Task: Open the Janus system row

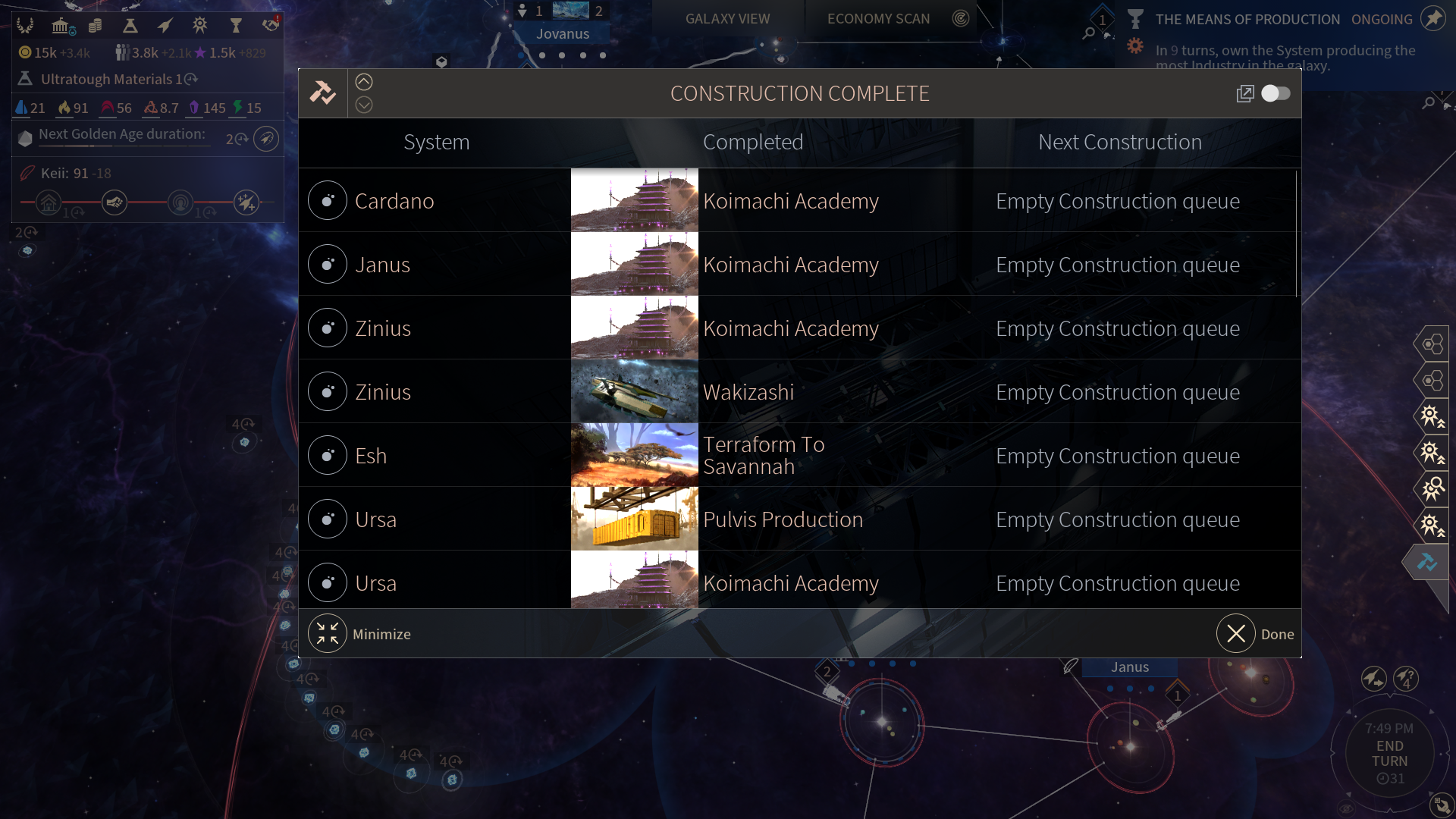Action: click(382, 265)
